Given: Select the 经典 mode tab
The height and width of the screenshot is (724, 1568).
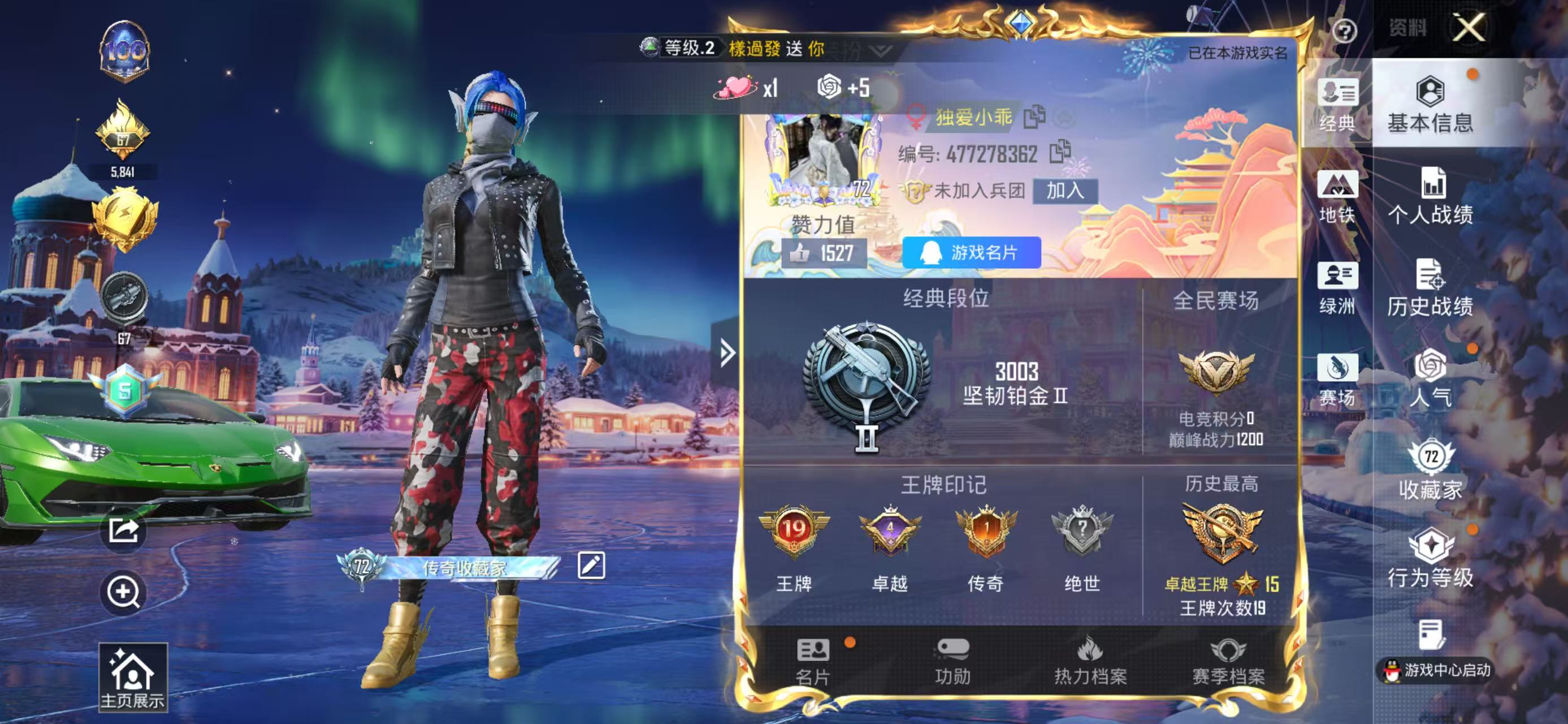Looking at the screenshot, I should coord(1337,105).
